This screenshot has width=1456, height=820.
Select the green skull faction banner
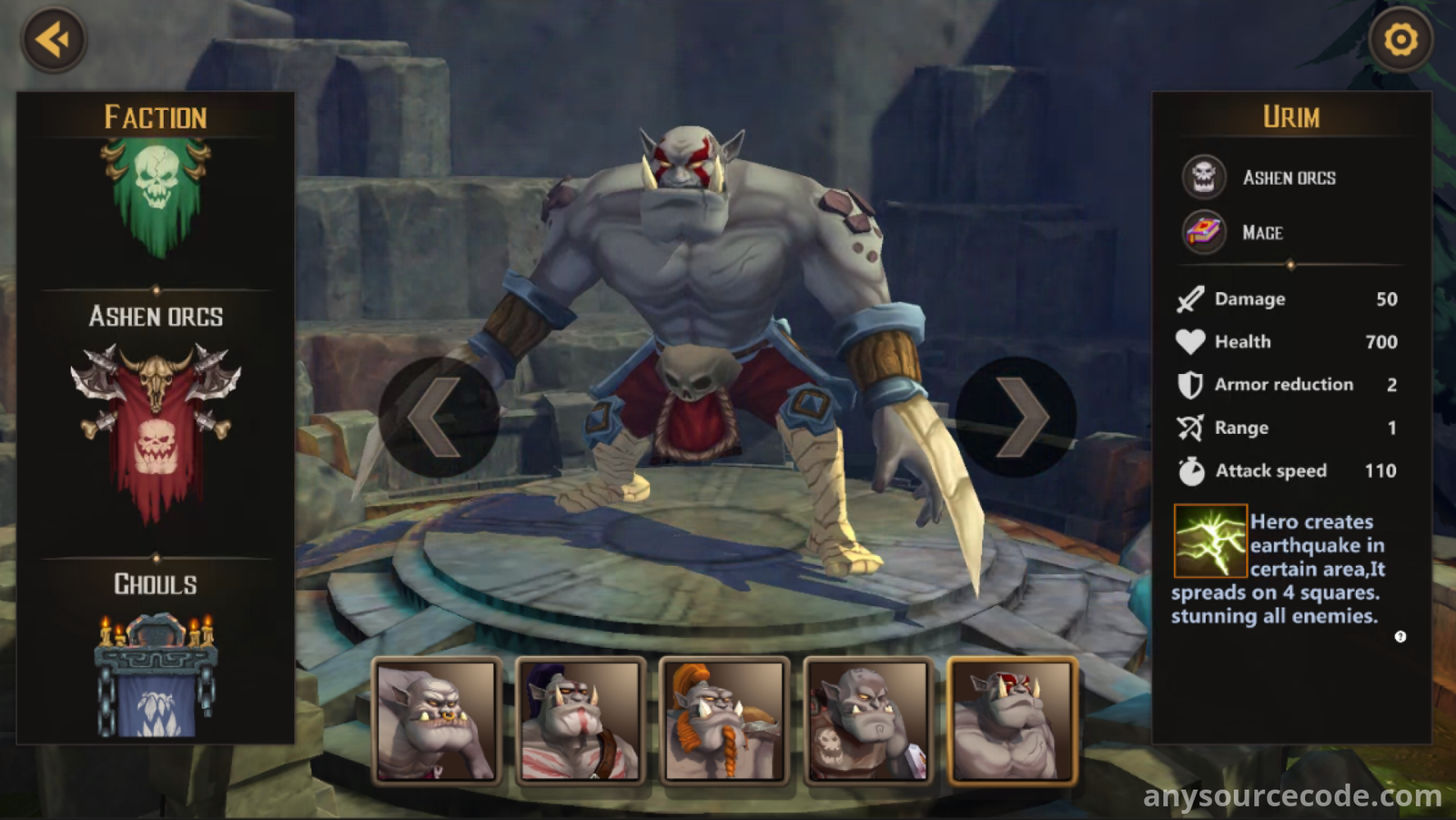click(157, 197)
